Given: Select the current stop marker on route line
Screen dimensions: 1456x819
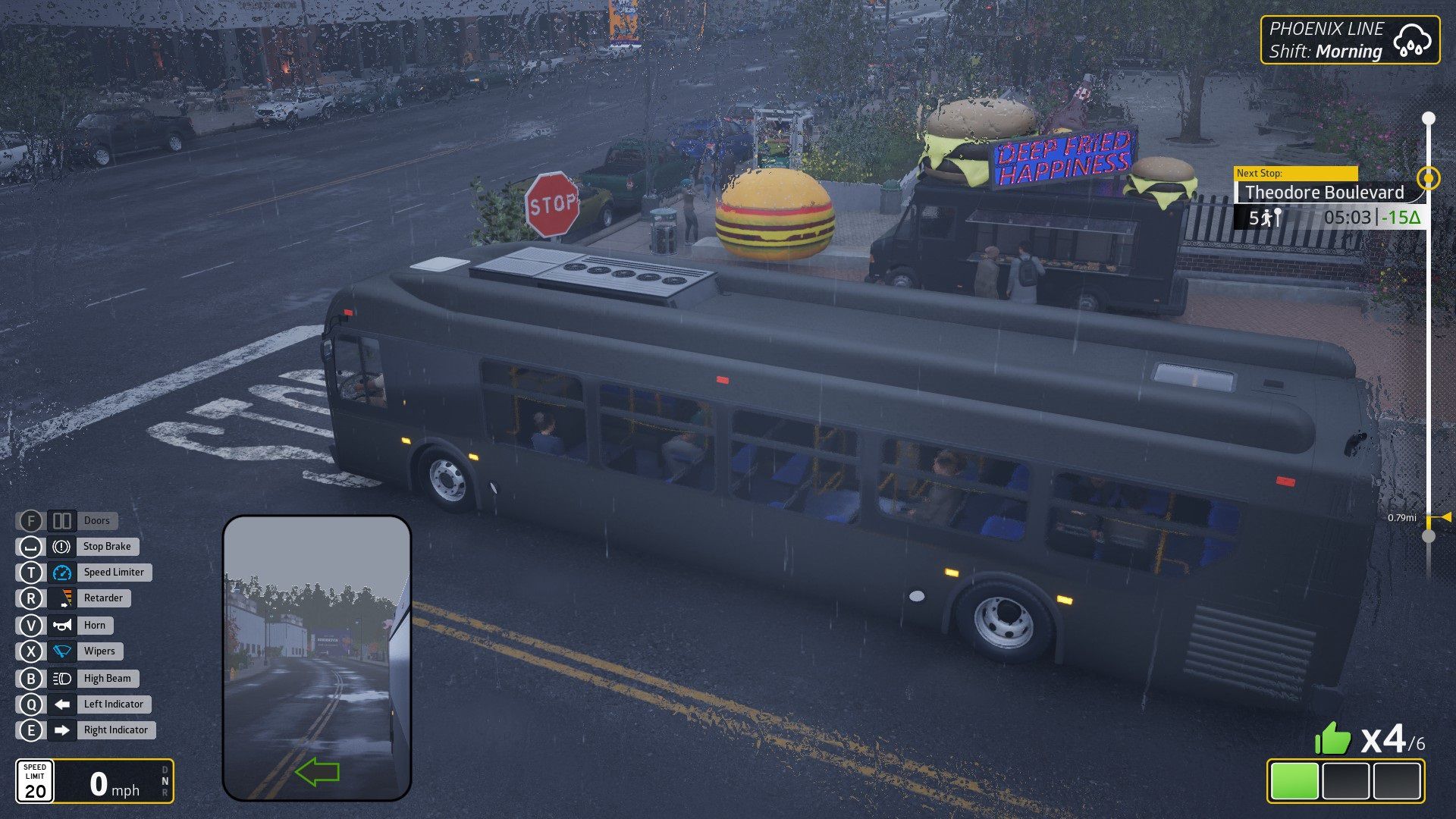Looking at the screenshot, I should click(x=1429, y=178).
